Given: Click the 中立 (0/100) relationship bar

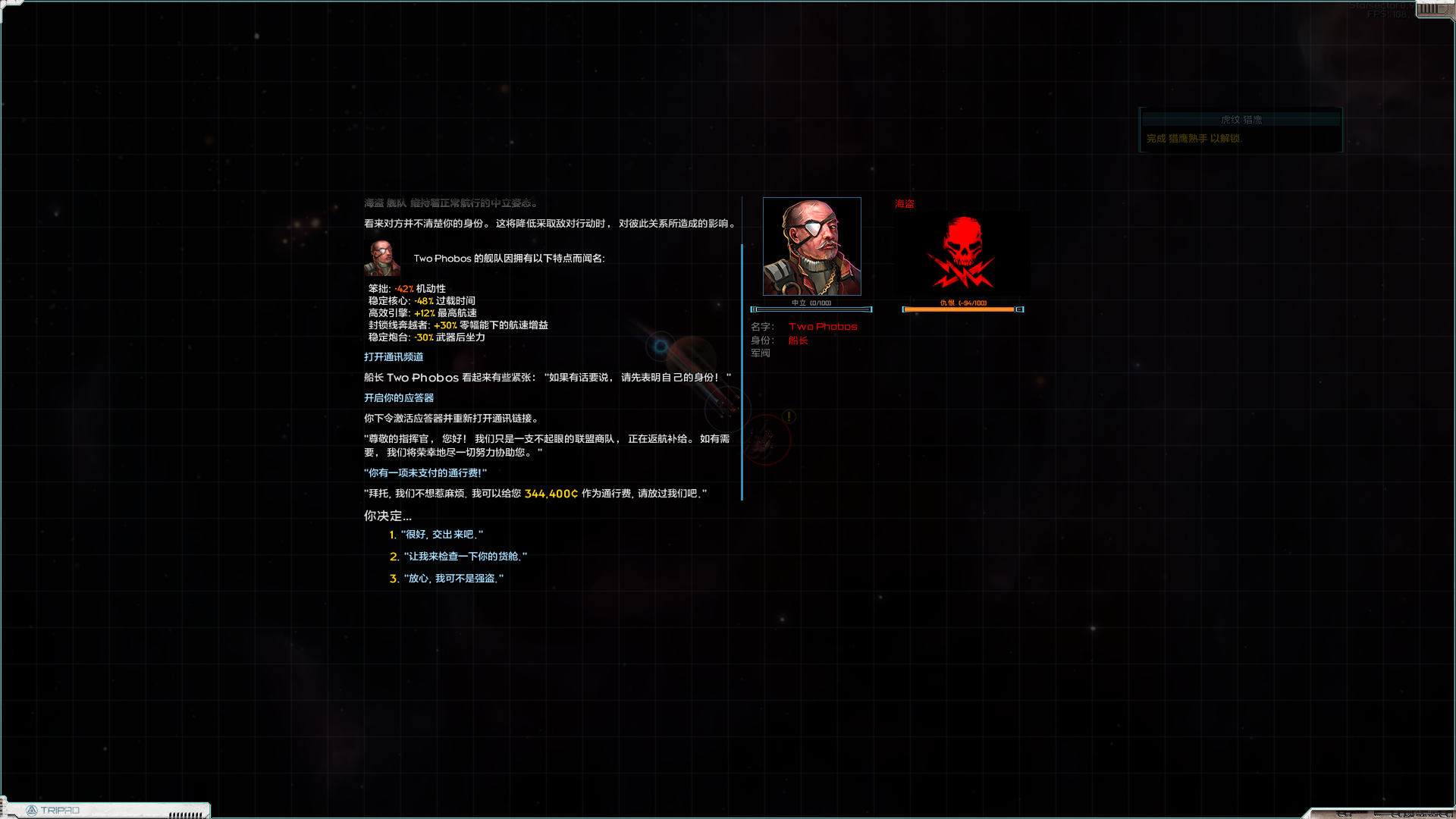Looking at the screenshot, I should coord(811,309).
